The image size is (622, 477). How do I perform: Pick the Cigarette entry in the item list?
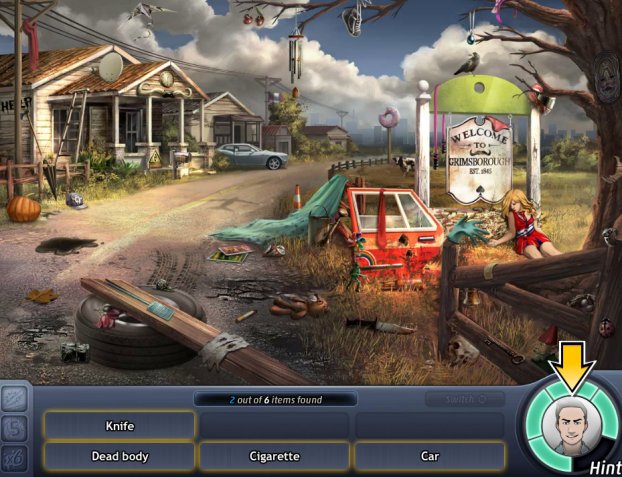pyautogui.click(x=274, y=456)
